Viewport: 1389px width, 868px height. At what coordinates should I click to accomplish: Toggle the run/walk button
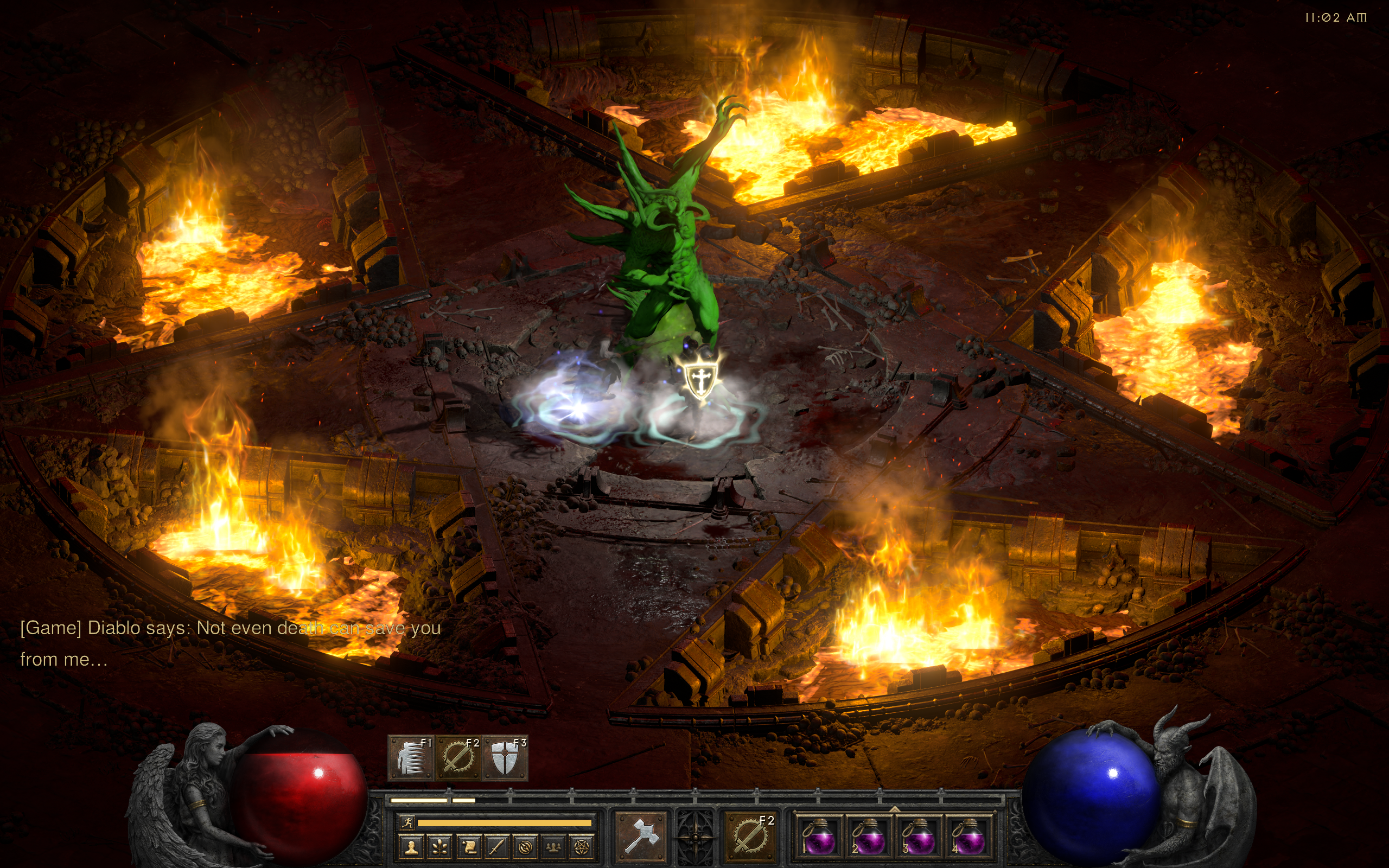coord(408,822)
